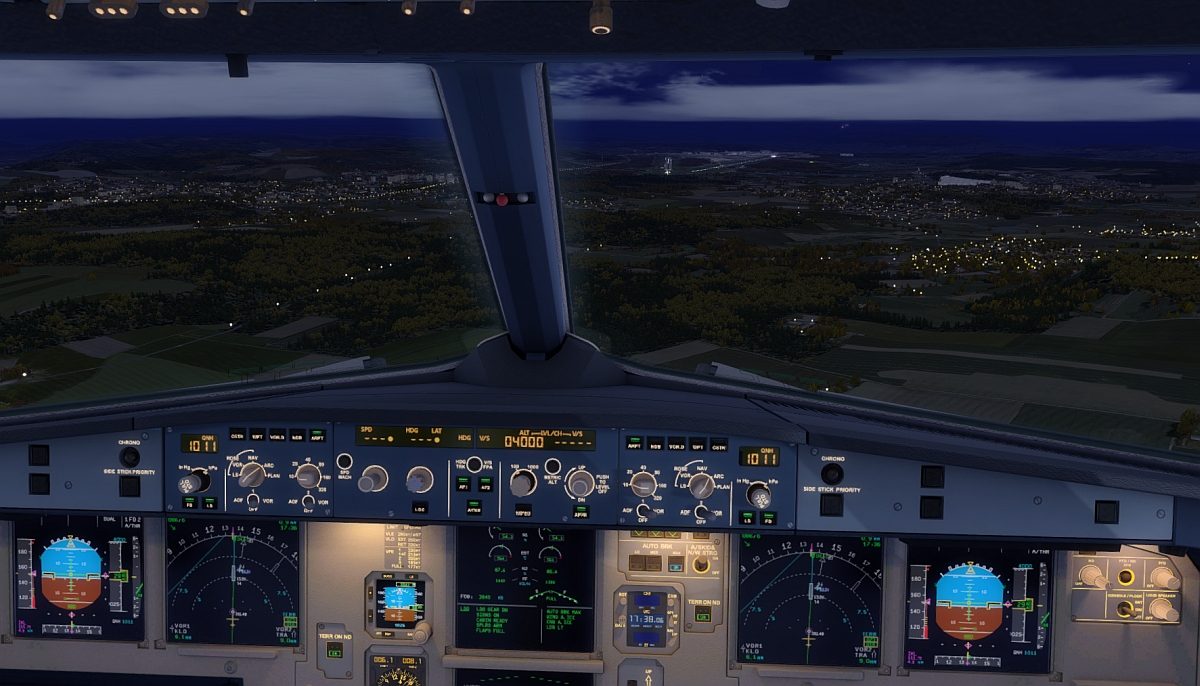Click the first officer's CHRONO button
The image size is (1200, 686).
[831, 473]
